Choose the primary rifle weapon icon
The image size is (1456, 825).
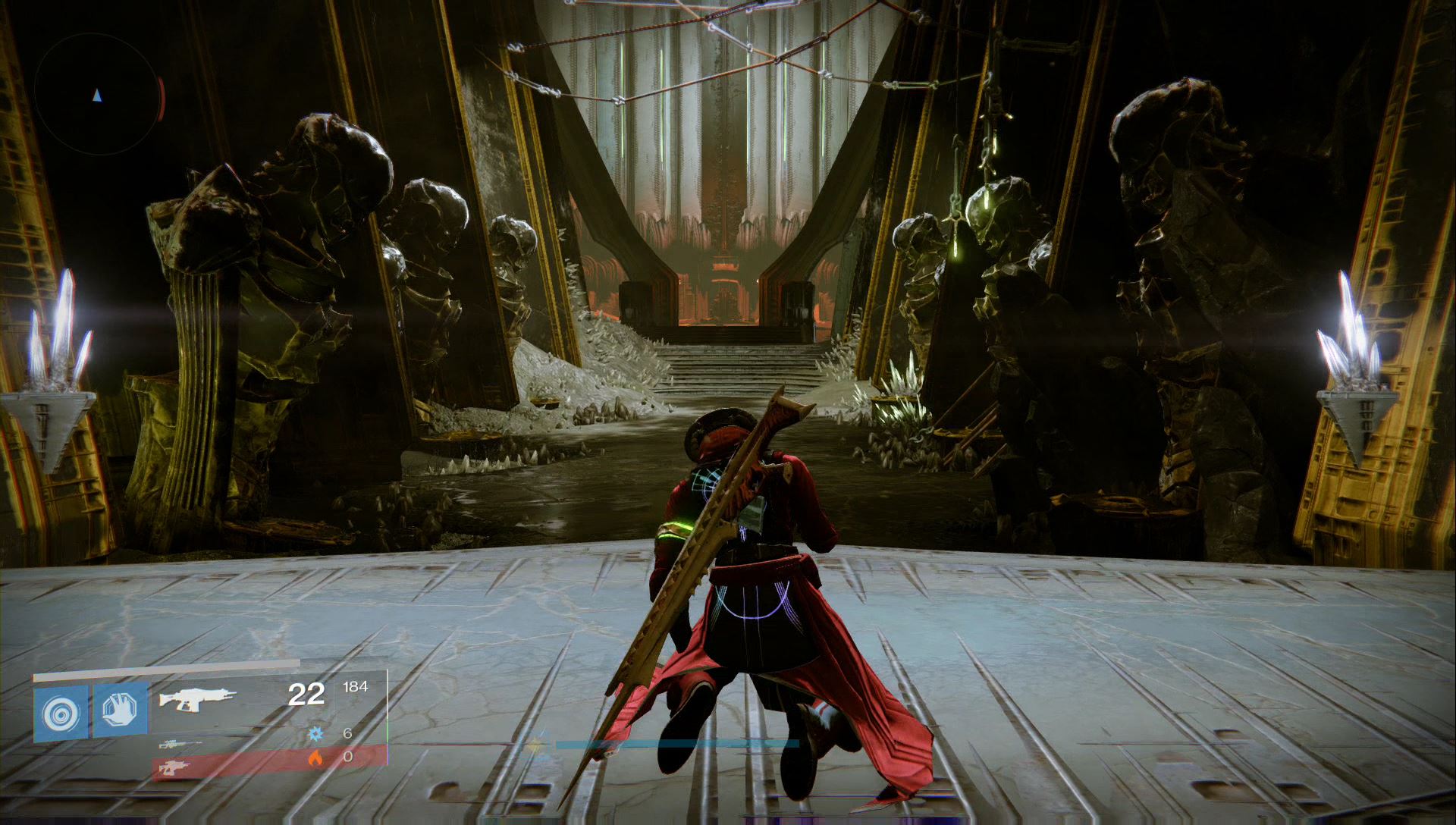[x=197, y=698]
